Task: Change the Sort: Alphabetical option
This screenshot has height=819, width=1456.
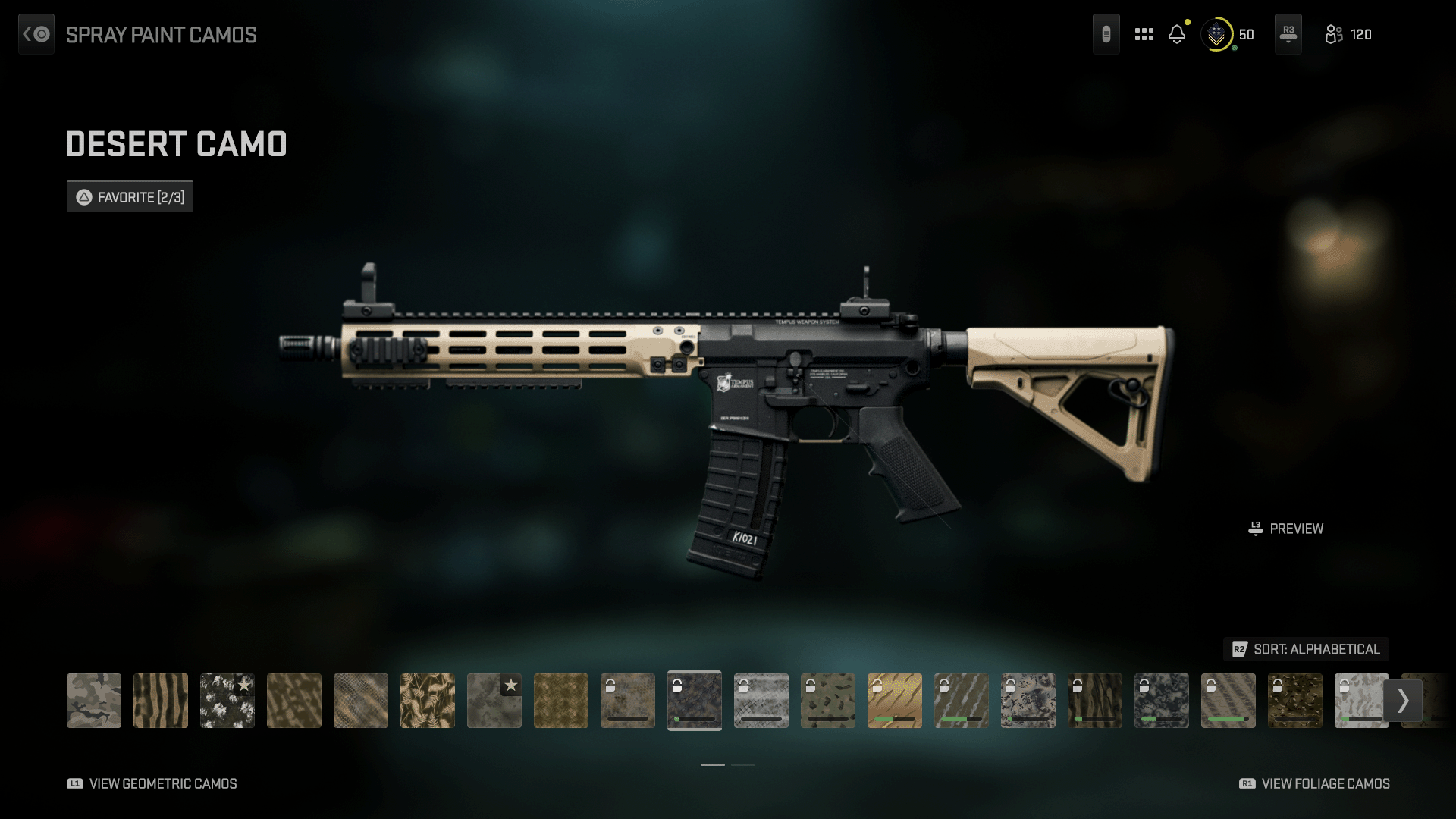Action: pos(1306,649)
